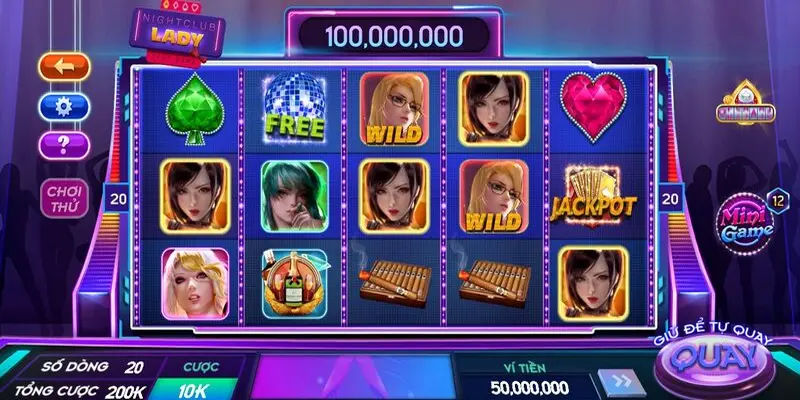This screenshot has width=800, height=400.
Task: Show help with the purple question mark button
Action: 64,144
